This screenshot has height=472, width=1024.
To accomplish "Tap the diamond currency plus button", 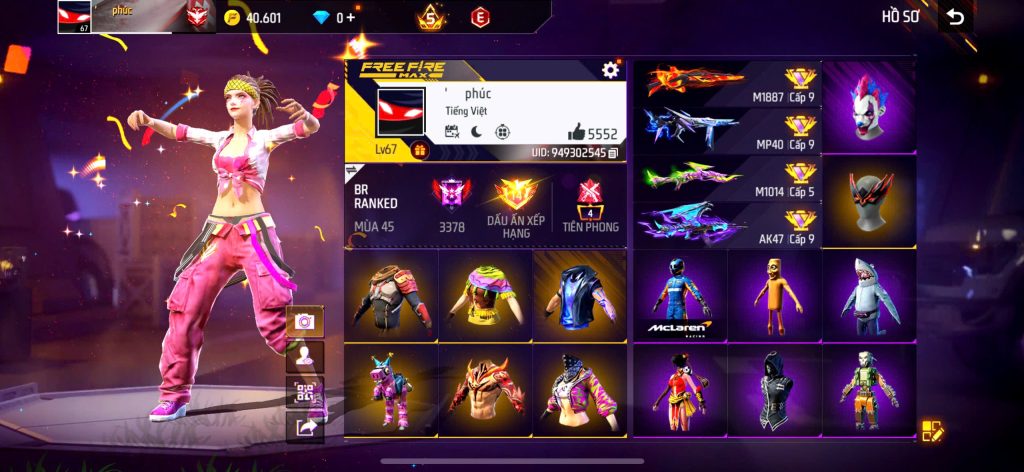I will (352, 17).
